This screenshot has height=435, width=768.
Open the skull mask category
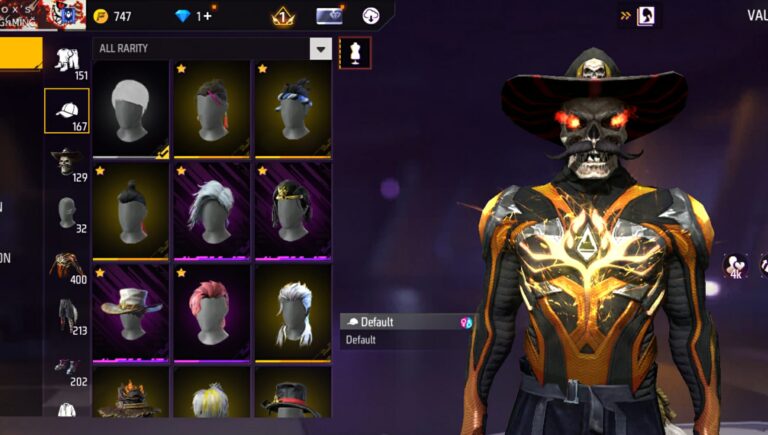(67, 162)
